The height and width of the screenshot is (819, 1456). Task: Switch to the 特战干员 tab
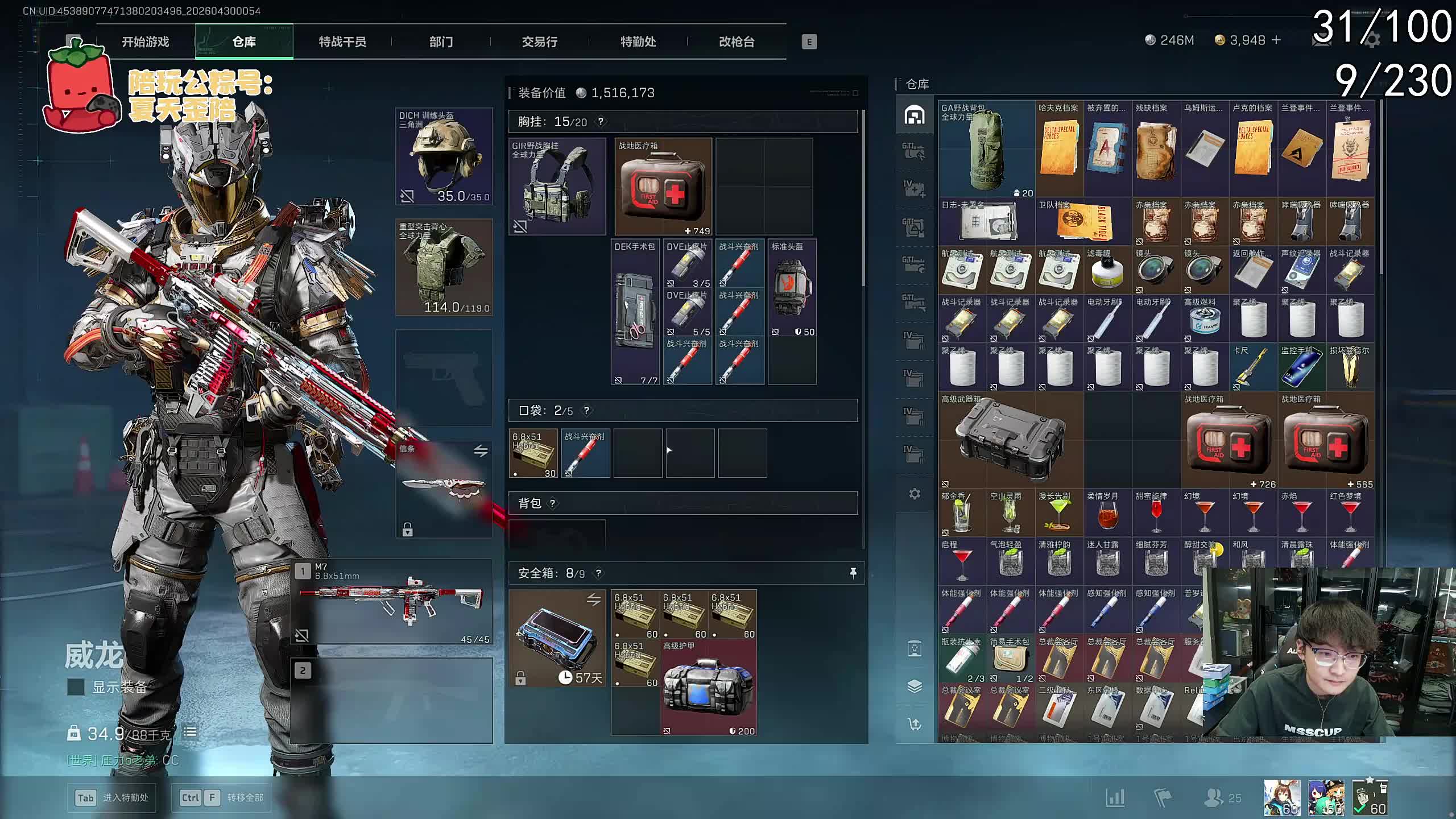pyautogui.click(x=342, y=42)
